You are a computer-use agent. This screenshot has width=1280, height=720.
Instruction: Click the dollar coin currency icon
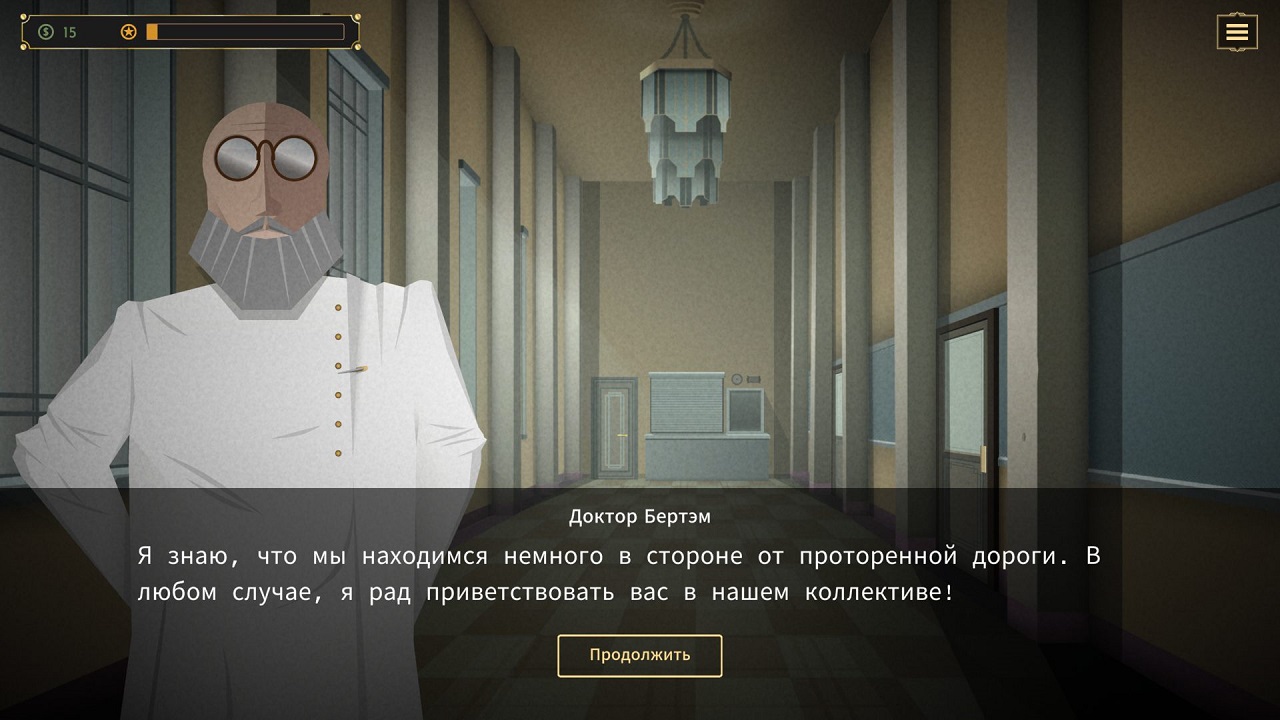[x=44, y=31]
